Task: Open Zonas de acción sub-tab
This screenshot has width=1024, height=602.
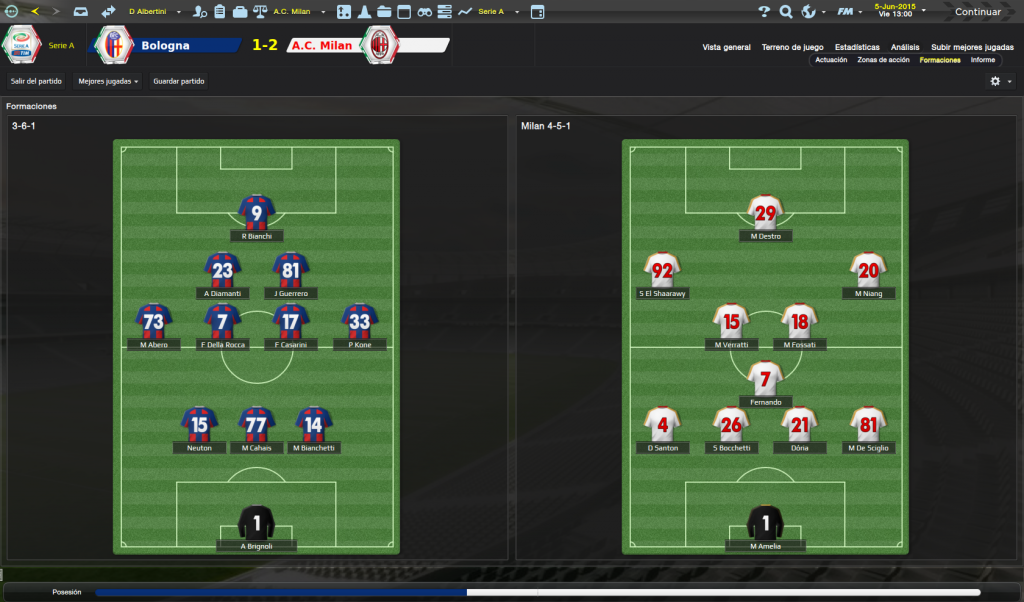Action: click(883, 60)
